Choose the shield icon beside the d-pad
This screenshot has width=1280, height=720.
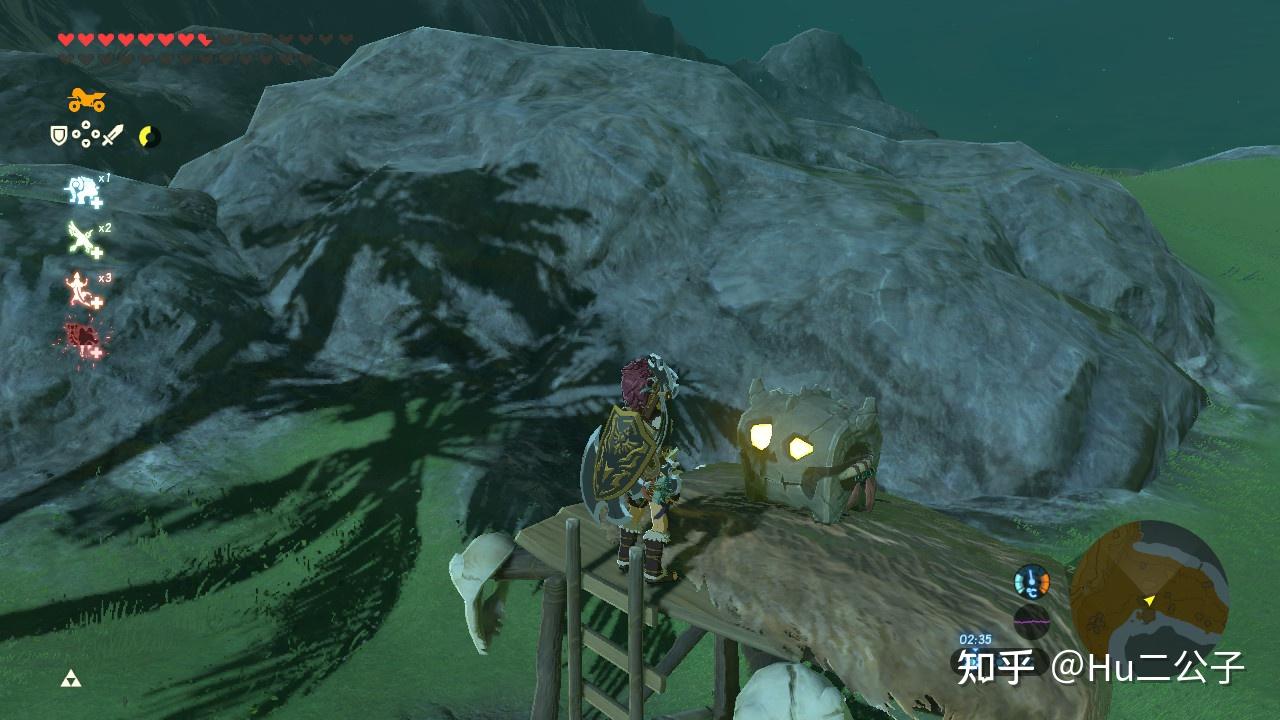pos(59,135)
